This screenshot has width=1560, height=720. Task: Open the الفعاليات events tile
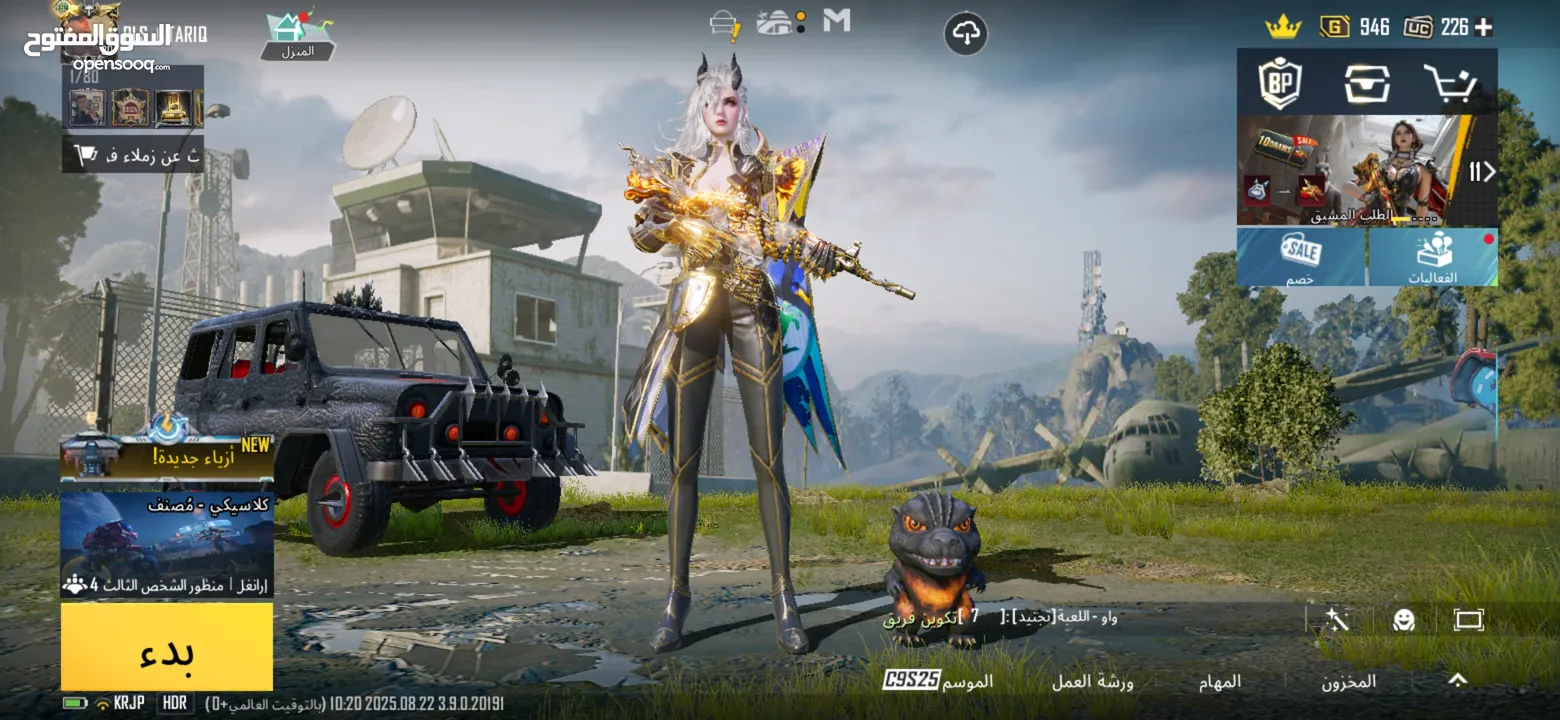(1433, 257)
